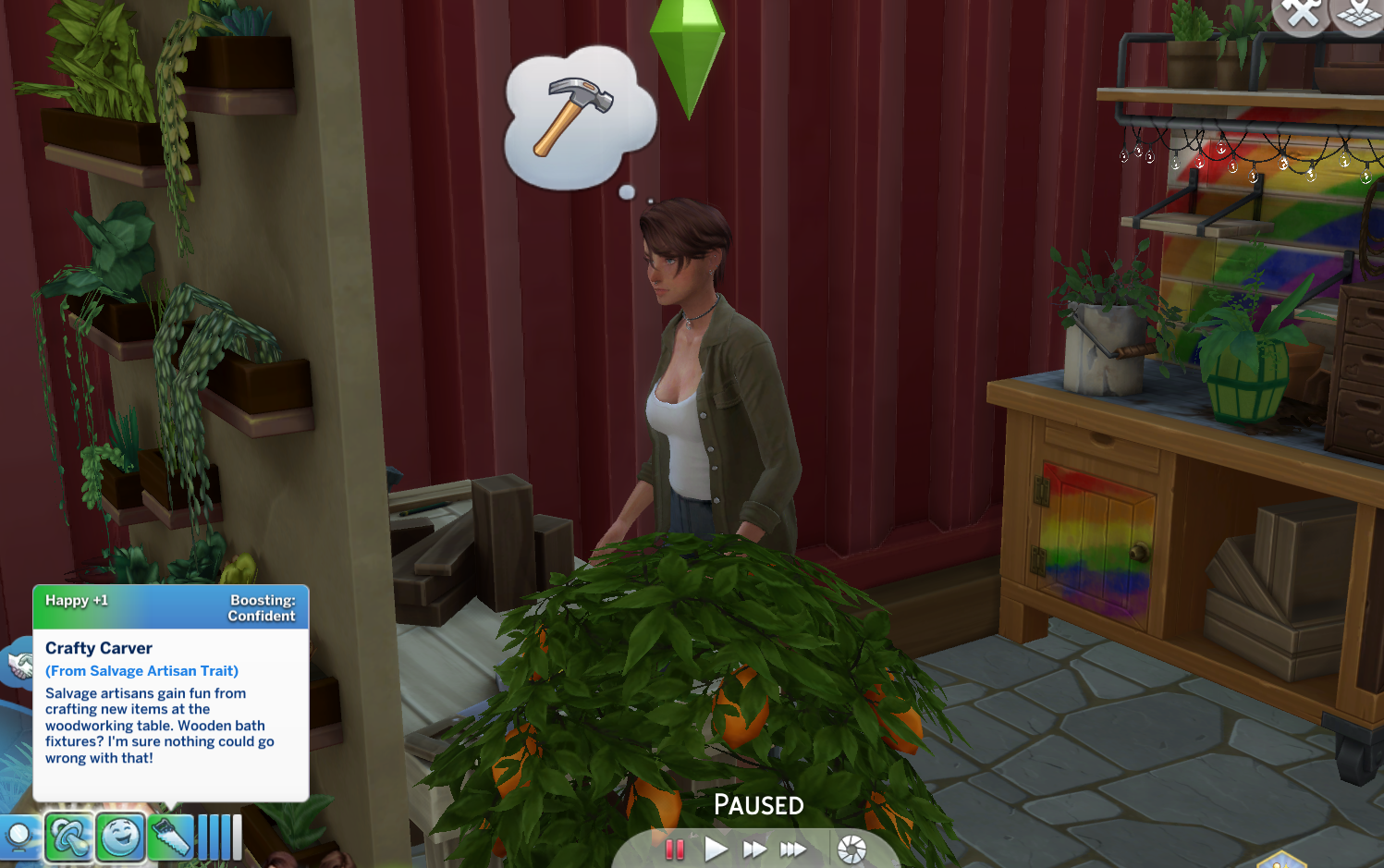Image resolution: width=1384 pixels, height=868 pixels.
Task: Pause the game with the pause button
Action: click(675, 848)
